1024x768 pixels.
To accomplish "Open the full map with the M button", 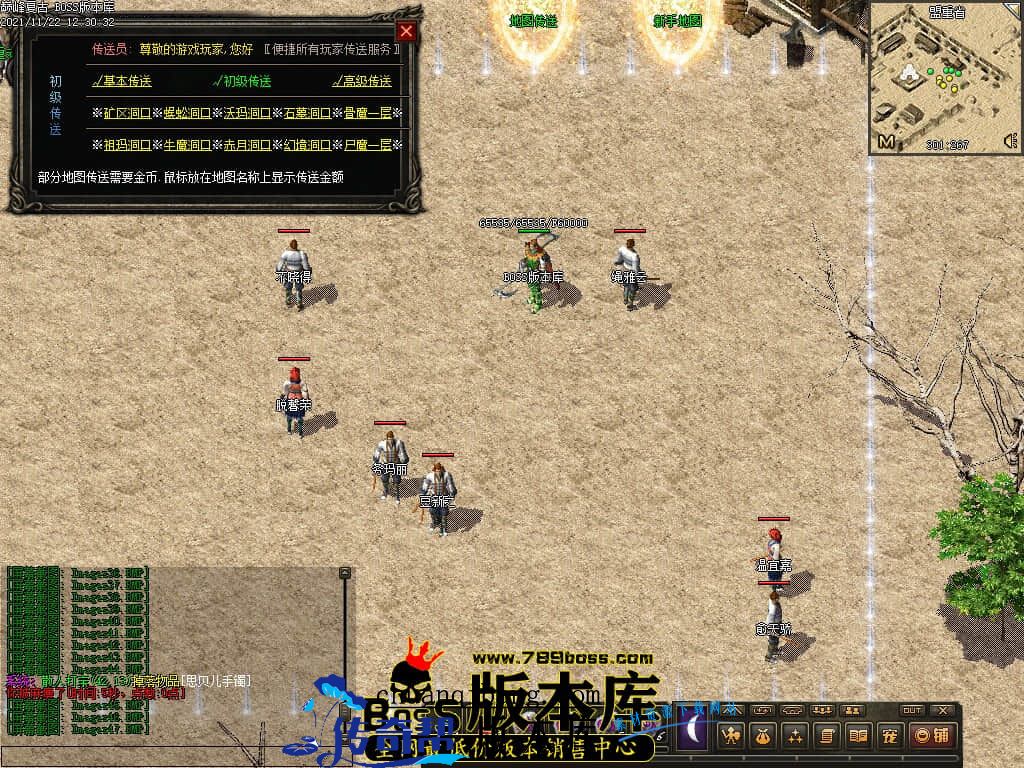I will point(885,141).
